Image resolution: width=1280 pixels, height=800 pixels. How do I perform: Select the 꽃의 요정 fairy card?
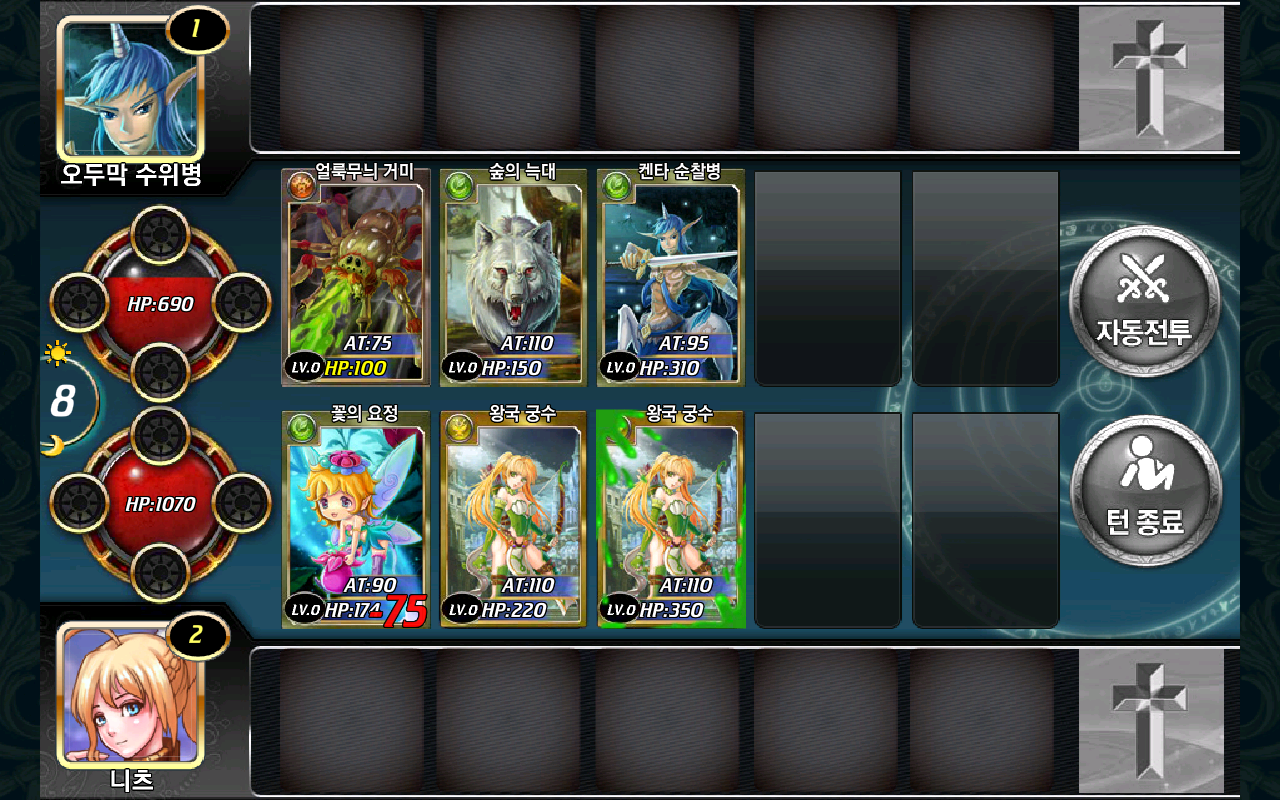356,520
